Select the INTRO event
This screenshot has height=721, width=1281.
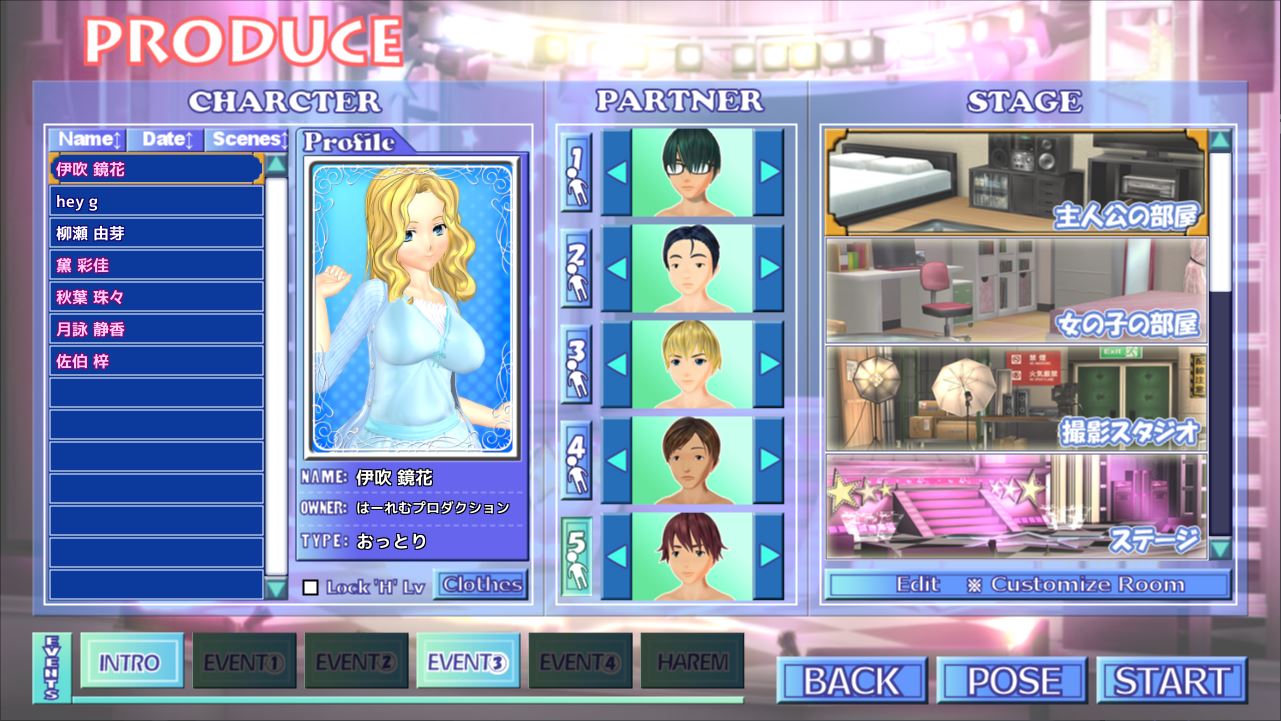pyautogui.click(x=131, y=662)
